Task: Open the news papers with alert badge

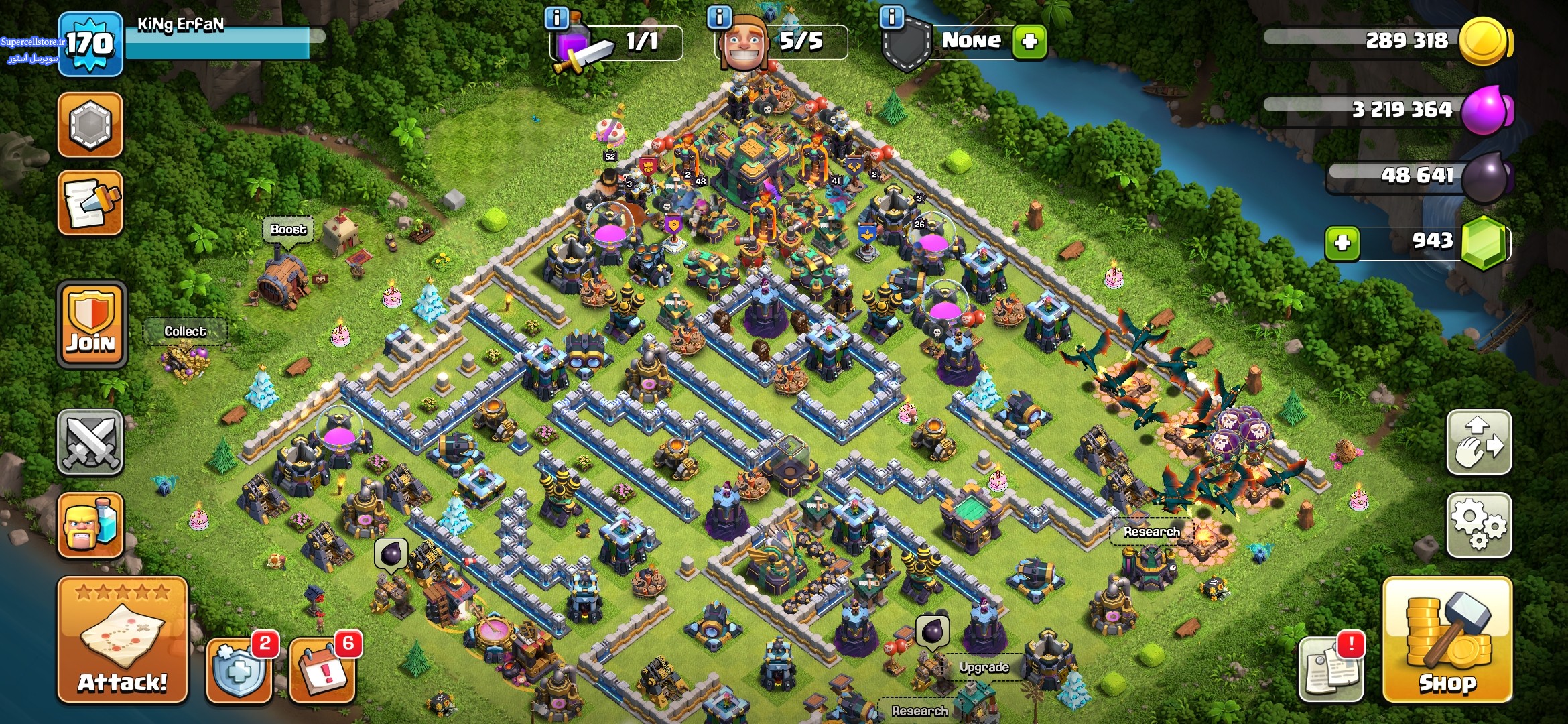Action: click(1331, 670)
